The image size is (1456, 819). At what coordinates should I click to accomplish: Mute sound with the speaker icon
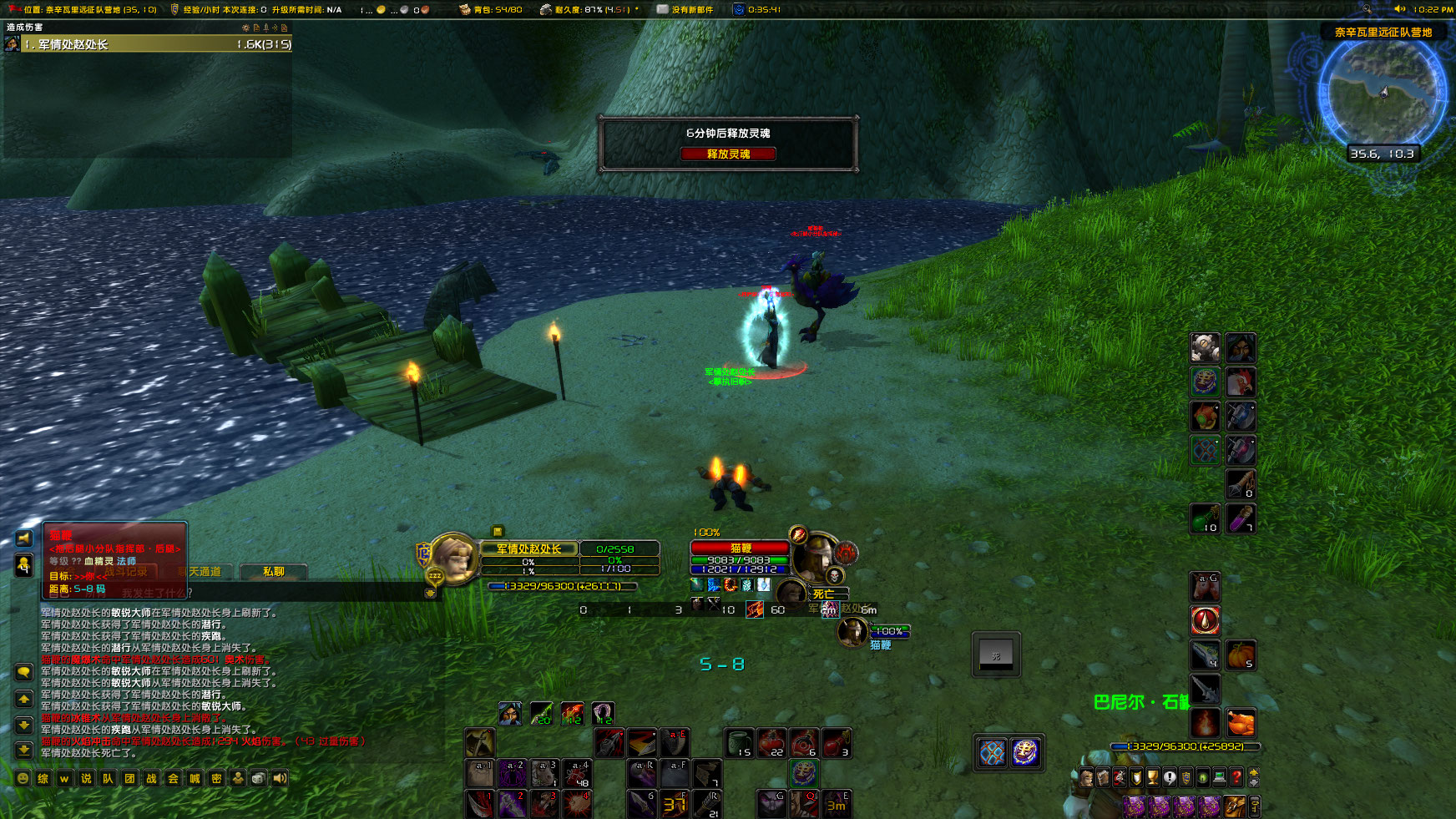click(x=279, y=779)
